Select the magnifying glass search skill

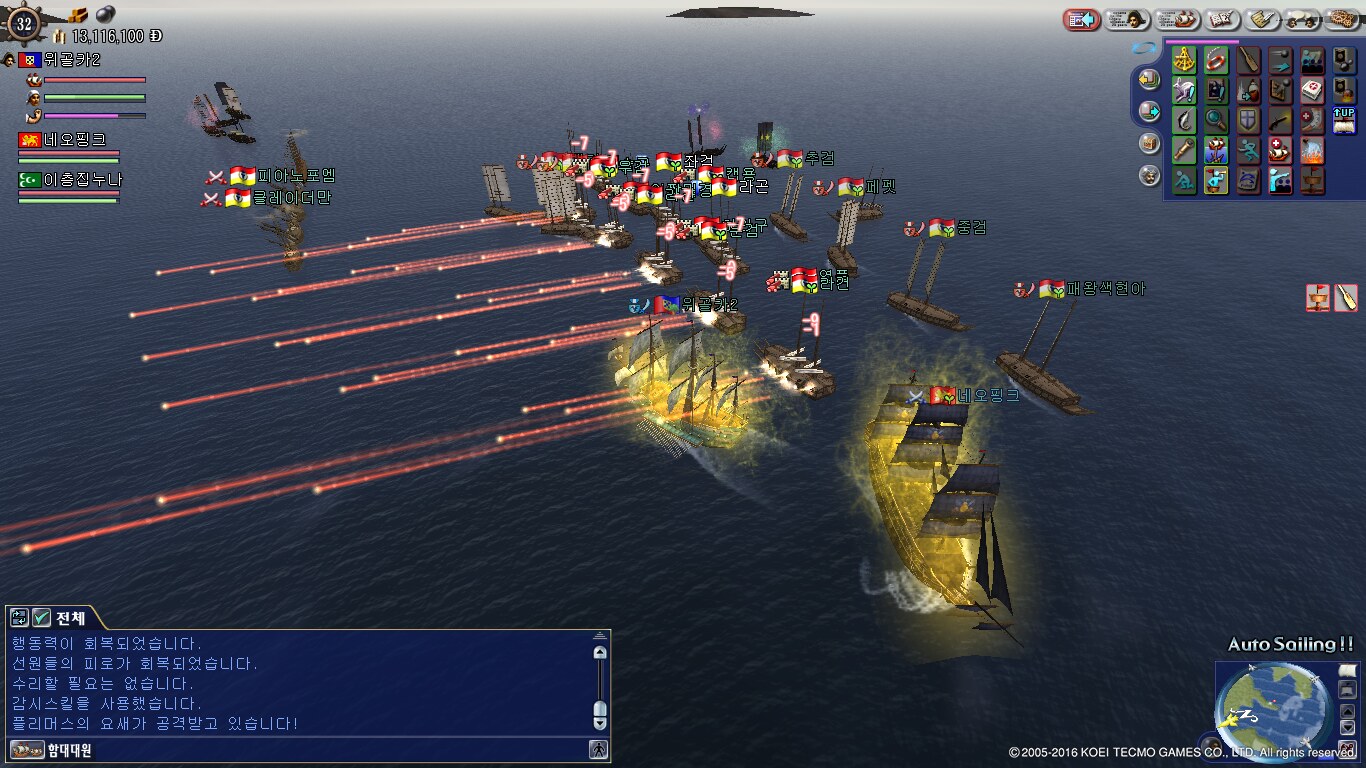[1216, 121]
